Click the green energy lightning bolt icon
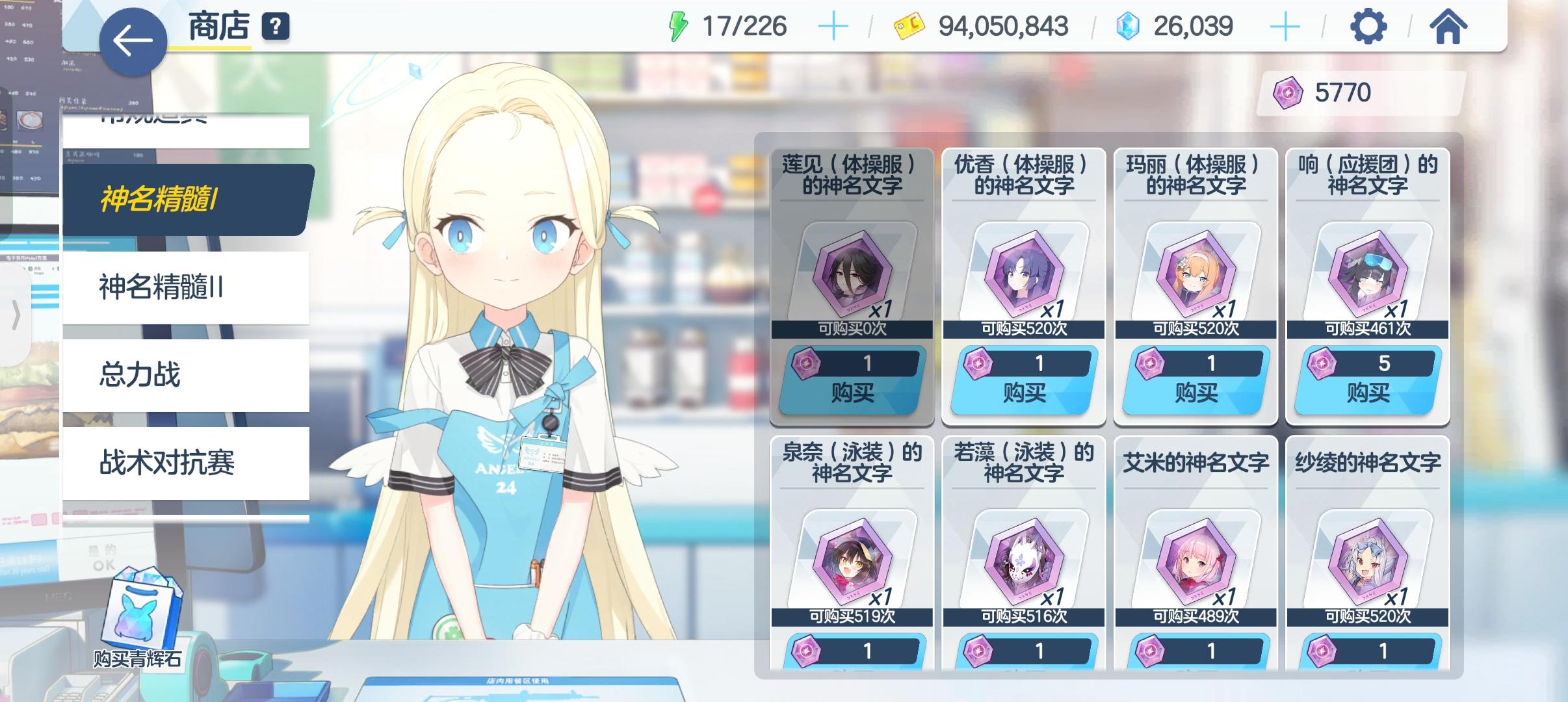The image size is (1568, 702). point(679,26)
